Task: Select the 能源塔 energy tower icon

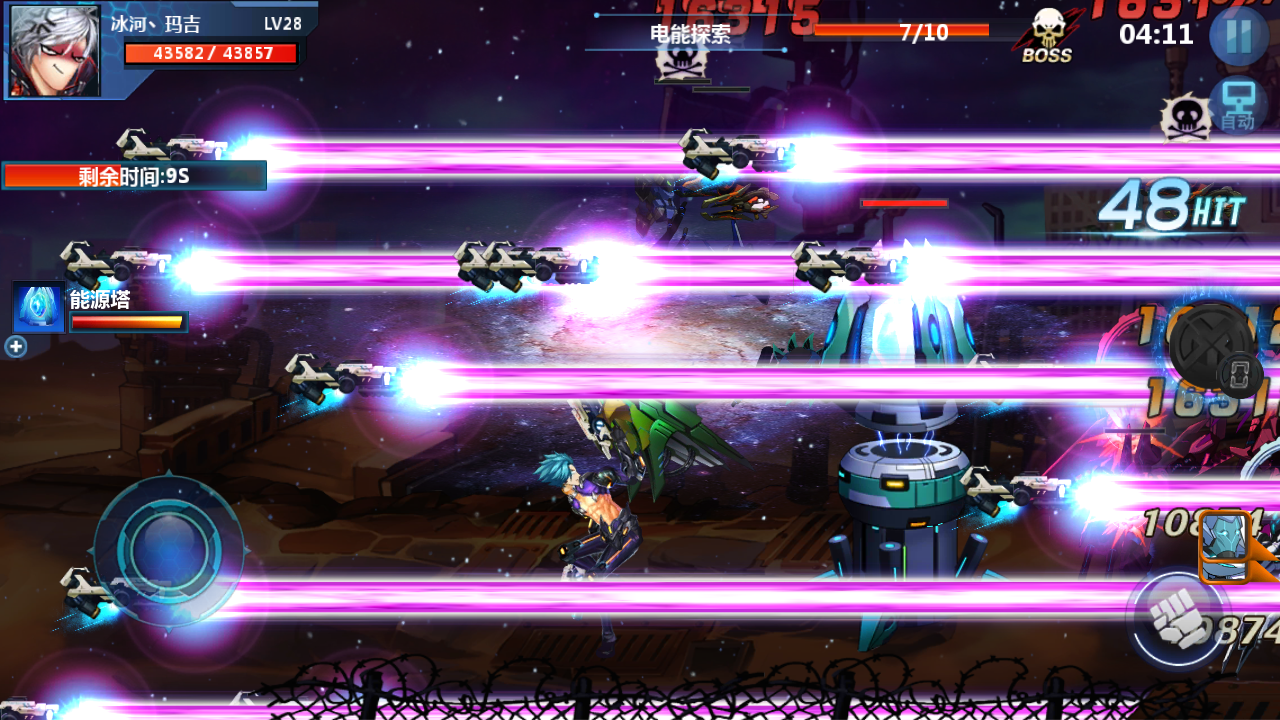Action: 38,308
